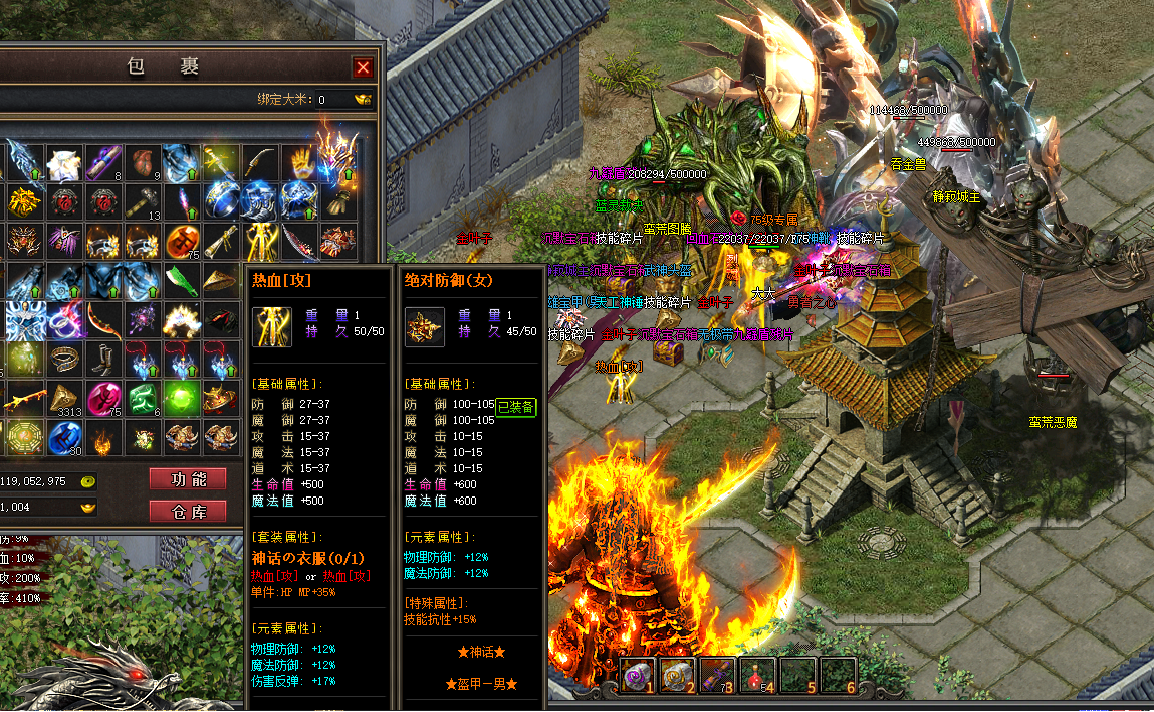Open the 仓库 warehouse
The height and width of the screenshot is (712, 1154).
(188, 512)
